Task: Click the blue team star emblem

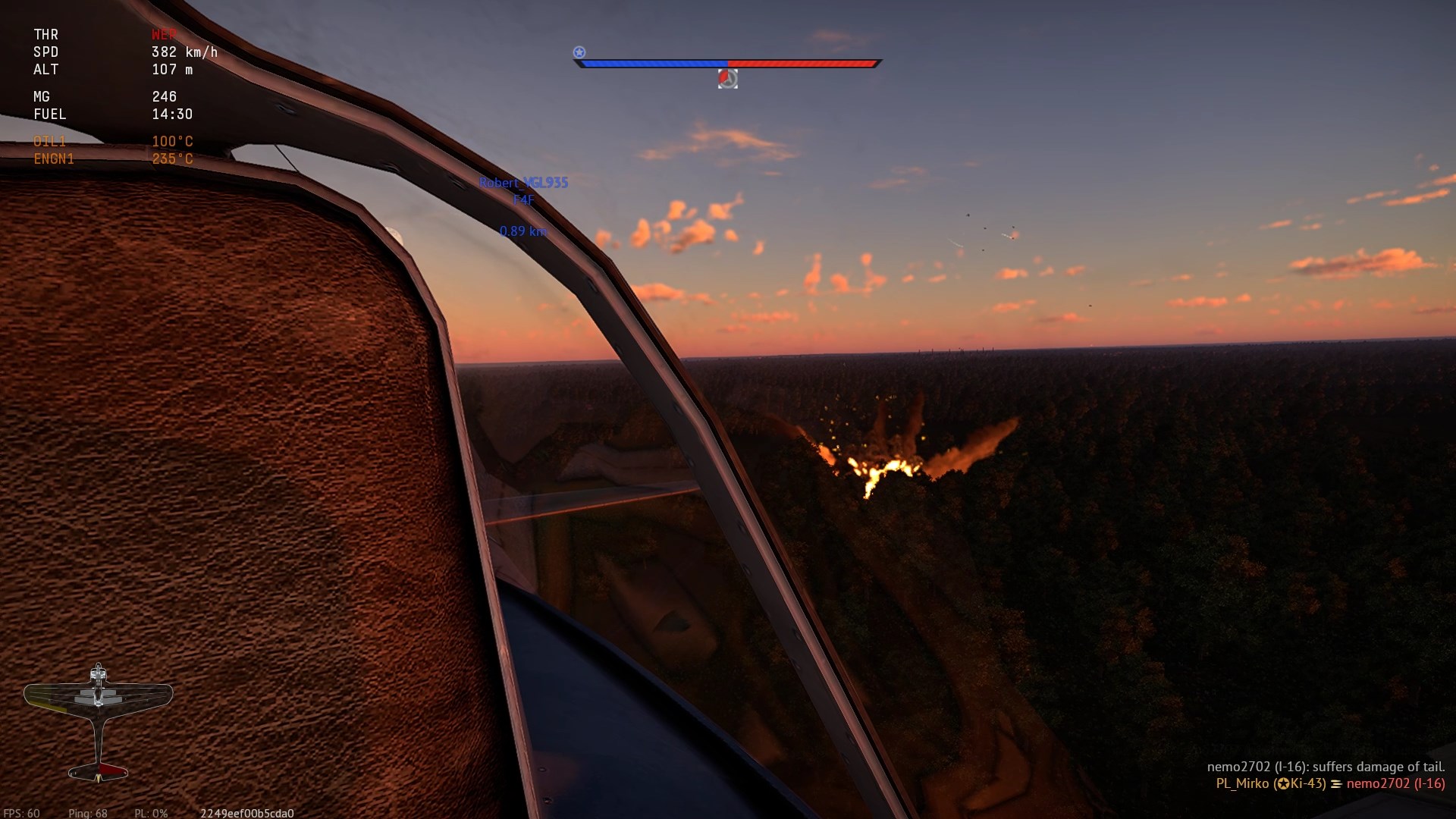Action: pyautogui.click(x=579, y=52)
